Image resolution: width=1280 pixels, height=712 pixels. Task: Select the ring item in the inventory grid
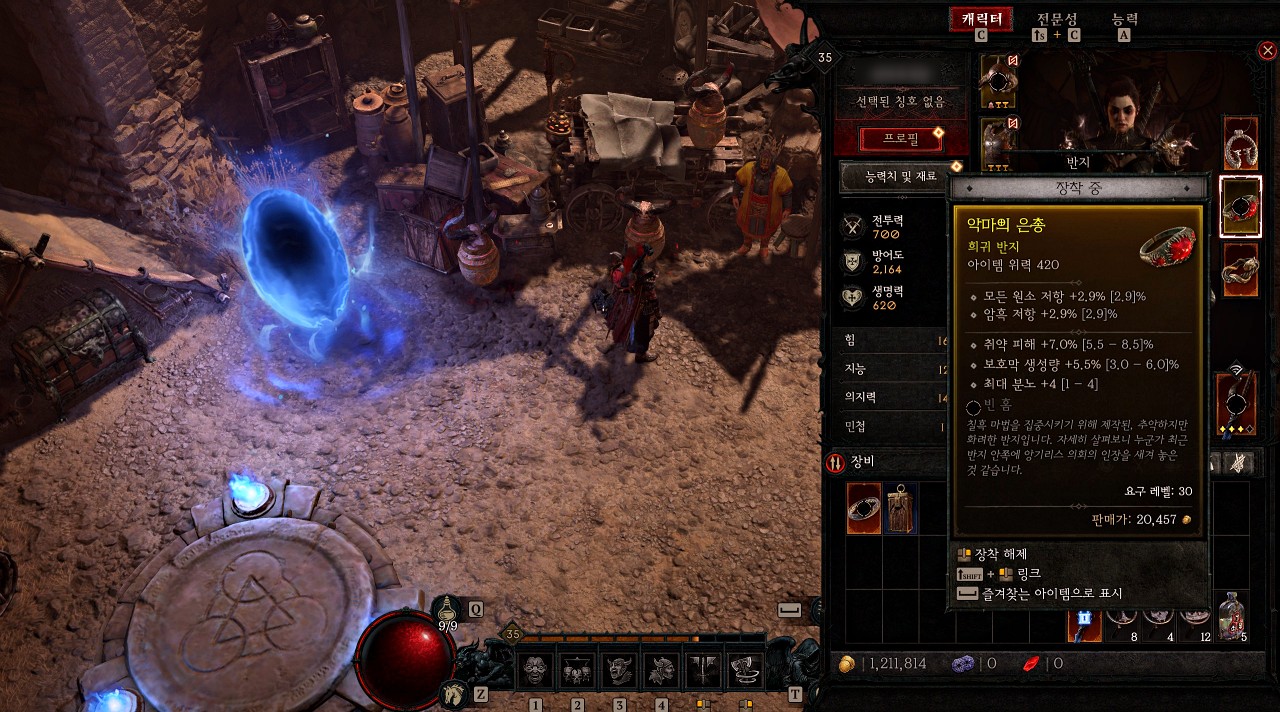(864, 508)
